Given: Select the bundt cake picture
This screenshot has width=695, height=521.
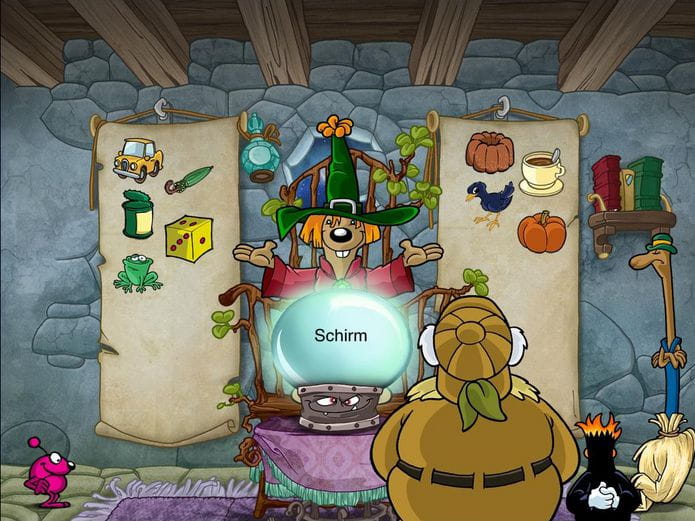Looking at the screenshot, I should 489,152.
